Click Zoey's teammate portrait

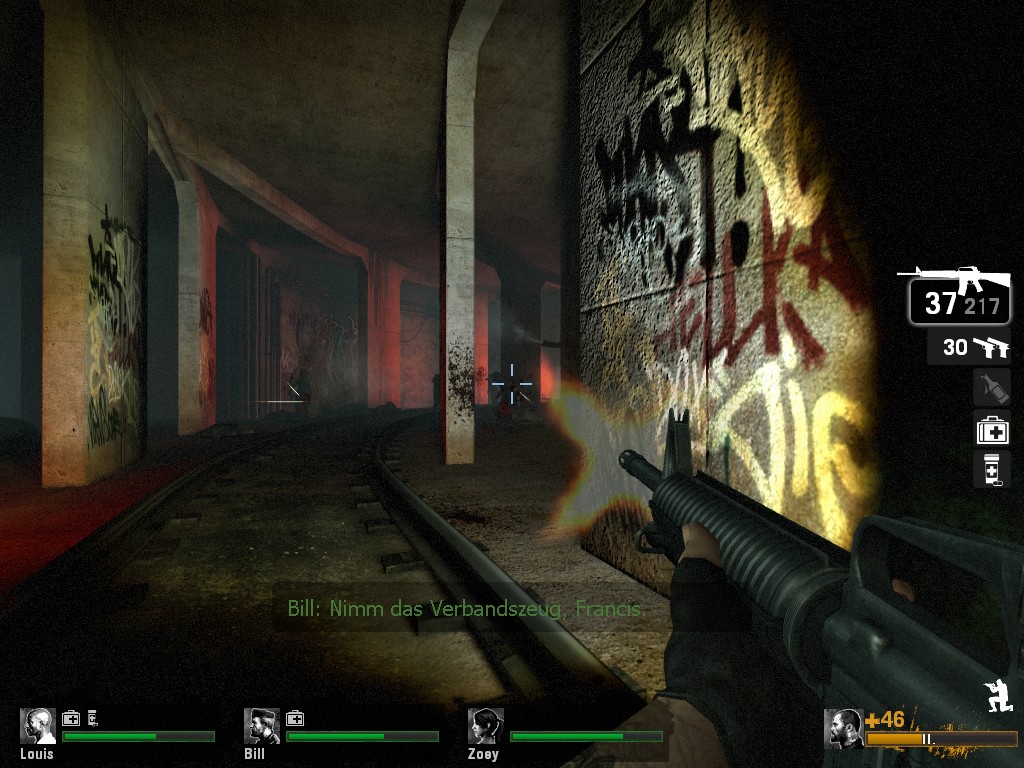click(486, 726)
